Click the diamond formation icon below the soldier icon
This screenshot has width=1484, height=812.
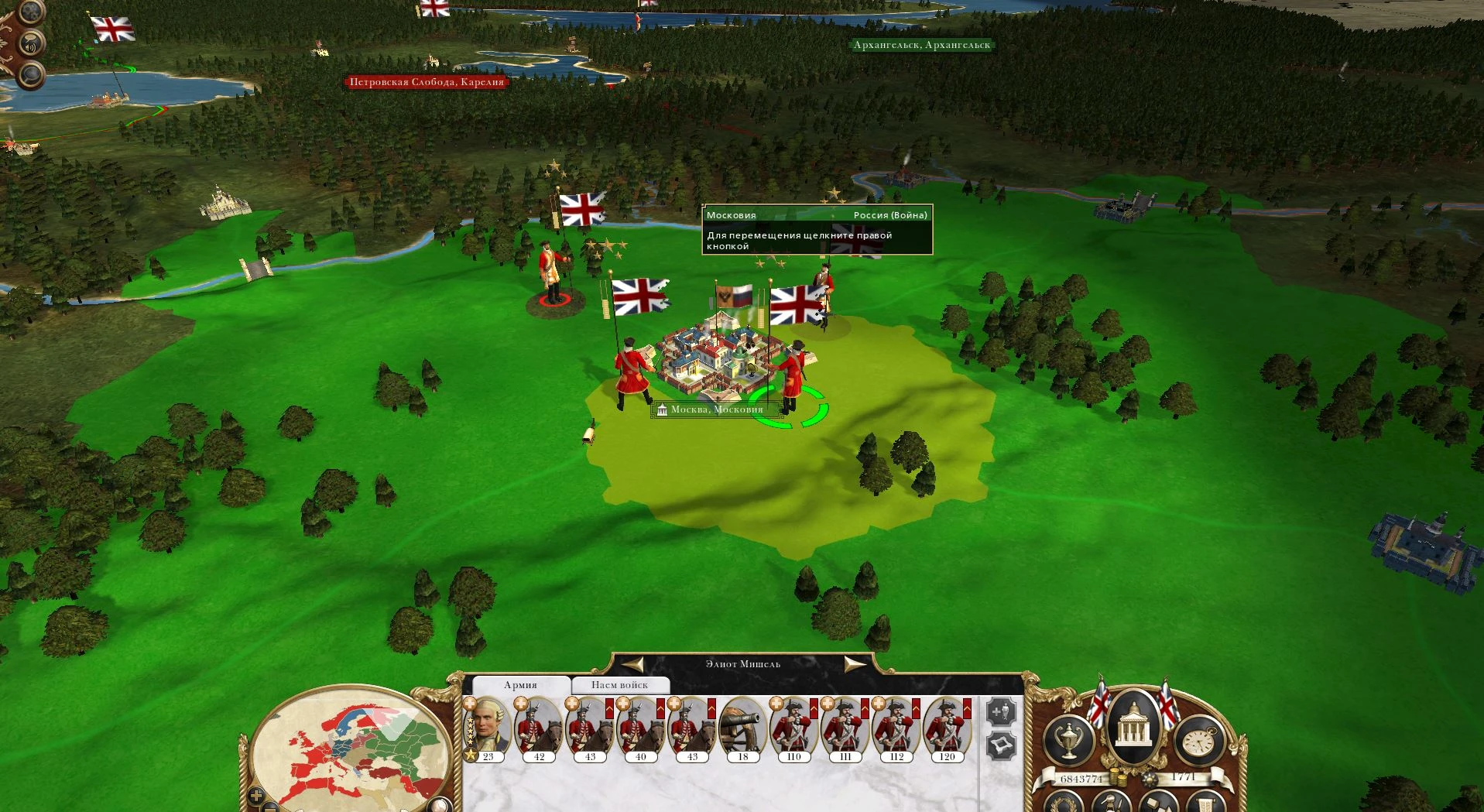[x=1002, y=745]
